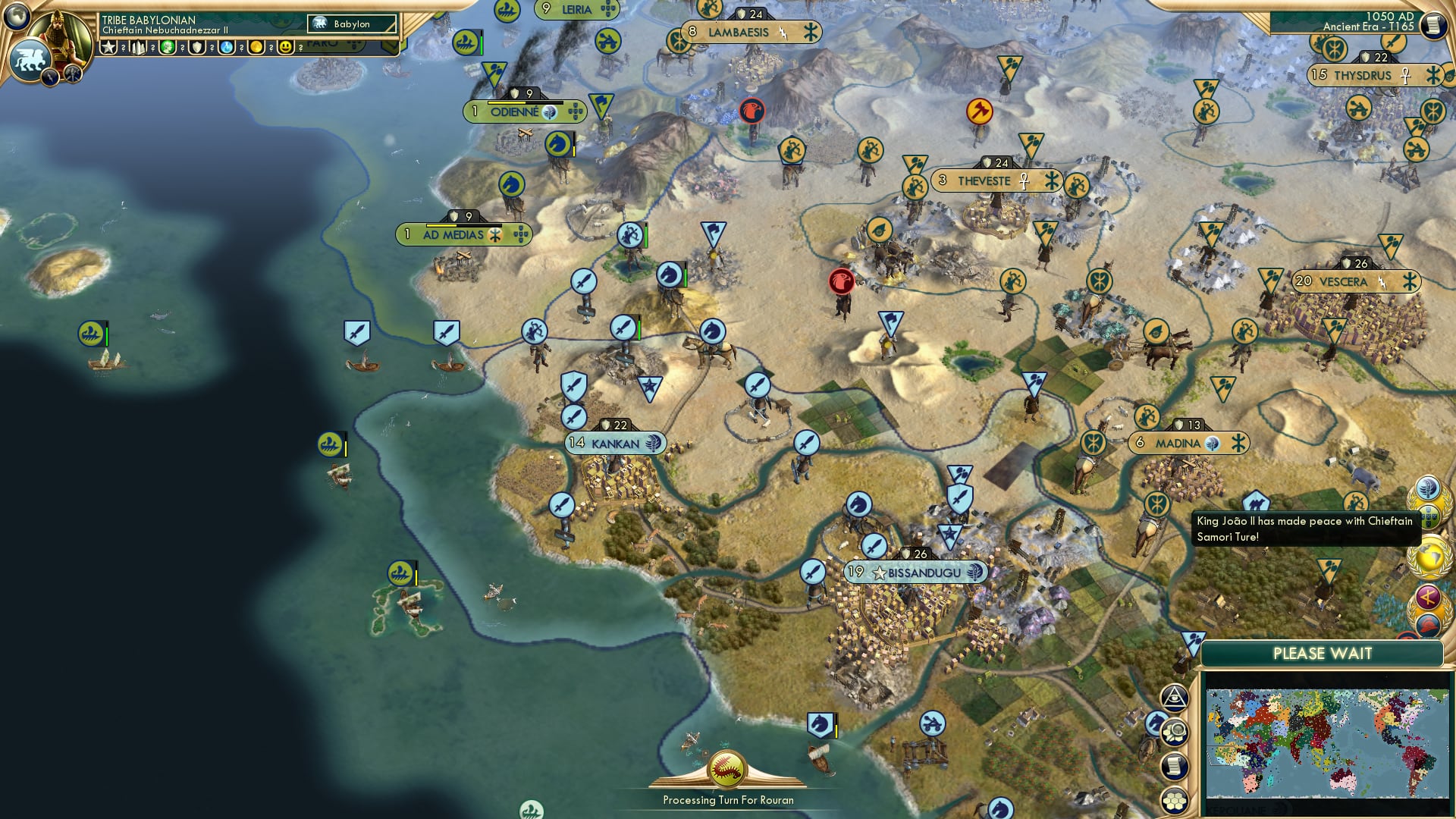Click the green culture icon in the stat bar
1456x819 pixels.
click(x=168, y=47)
